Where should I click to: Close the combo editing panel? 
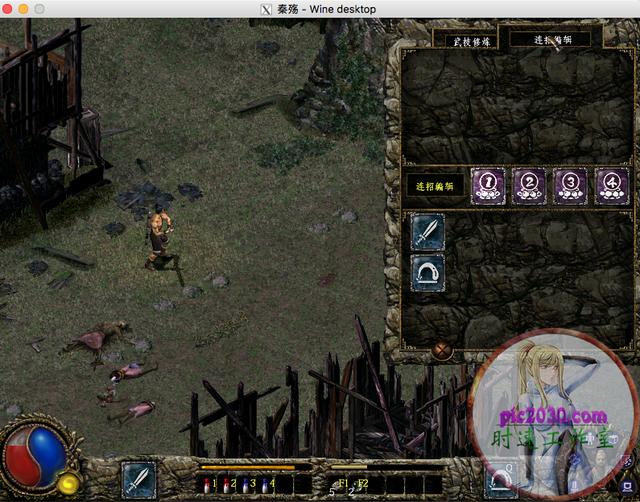[x=442, y=351]
